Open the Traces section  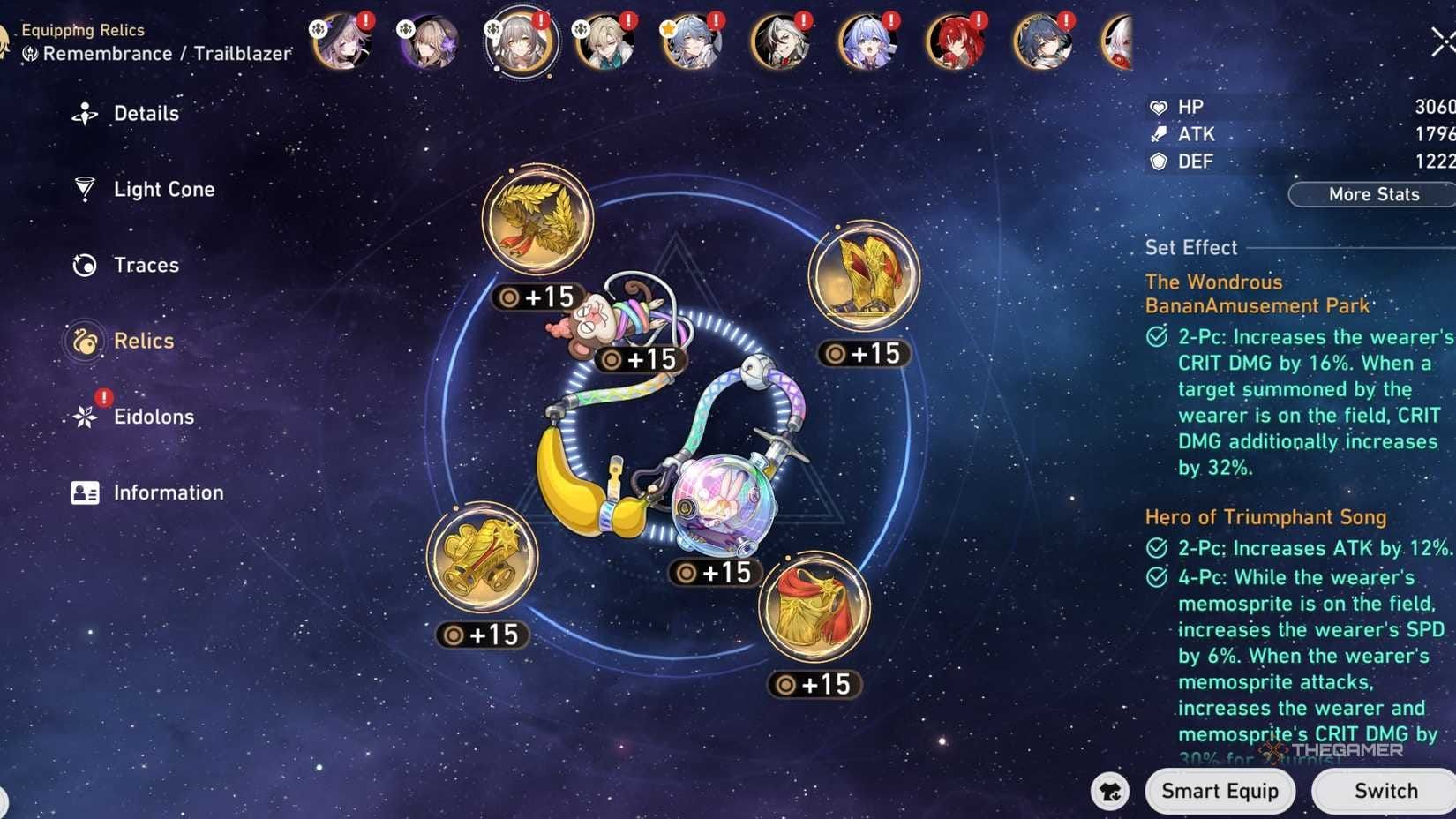click(84, 265)
